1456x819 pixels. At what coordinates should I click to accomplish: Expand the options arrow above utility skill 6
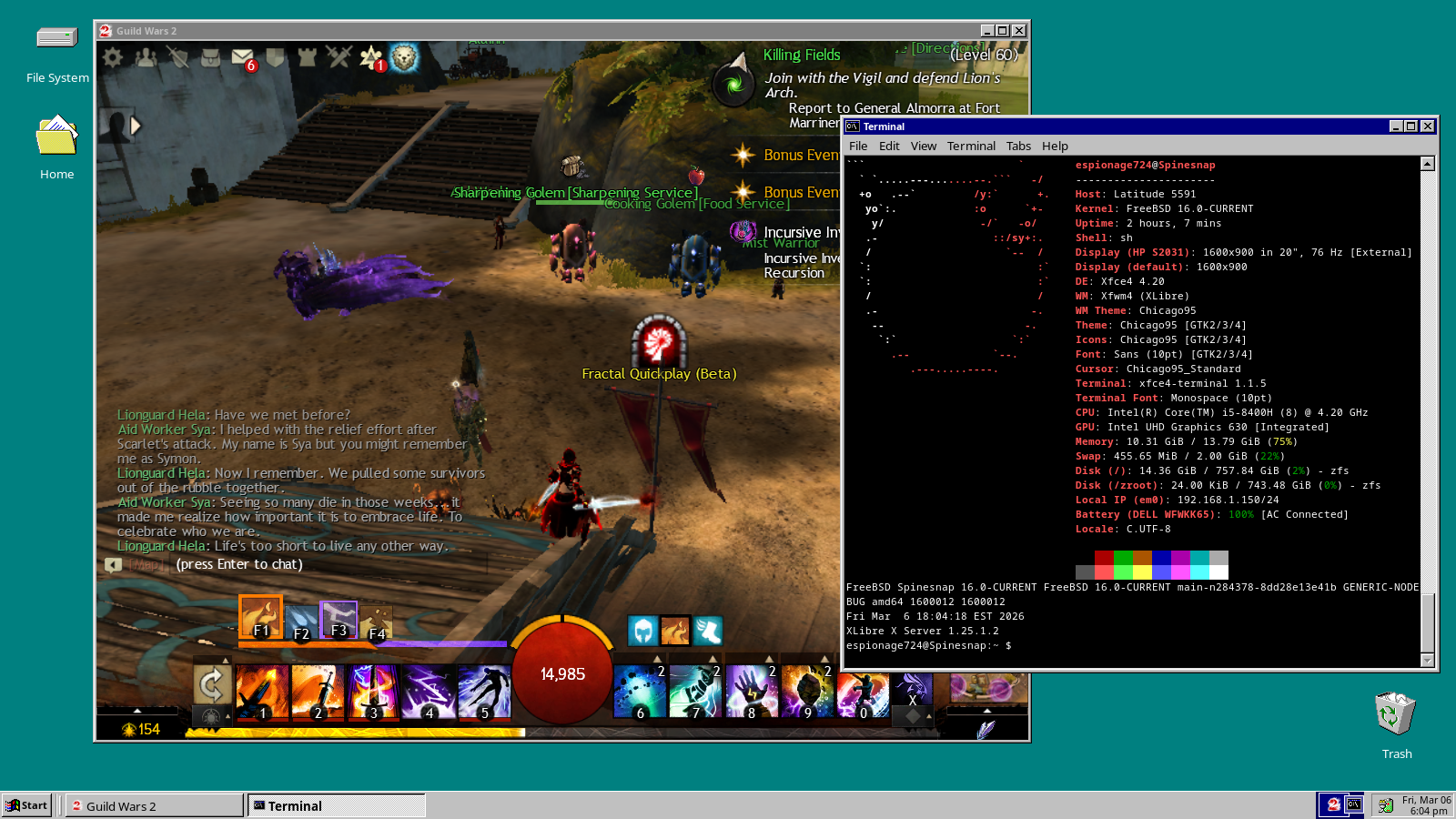tap(658, 659)
